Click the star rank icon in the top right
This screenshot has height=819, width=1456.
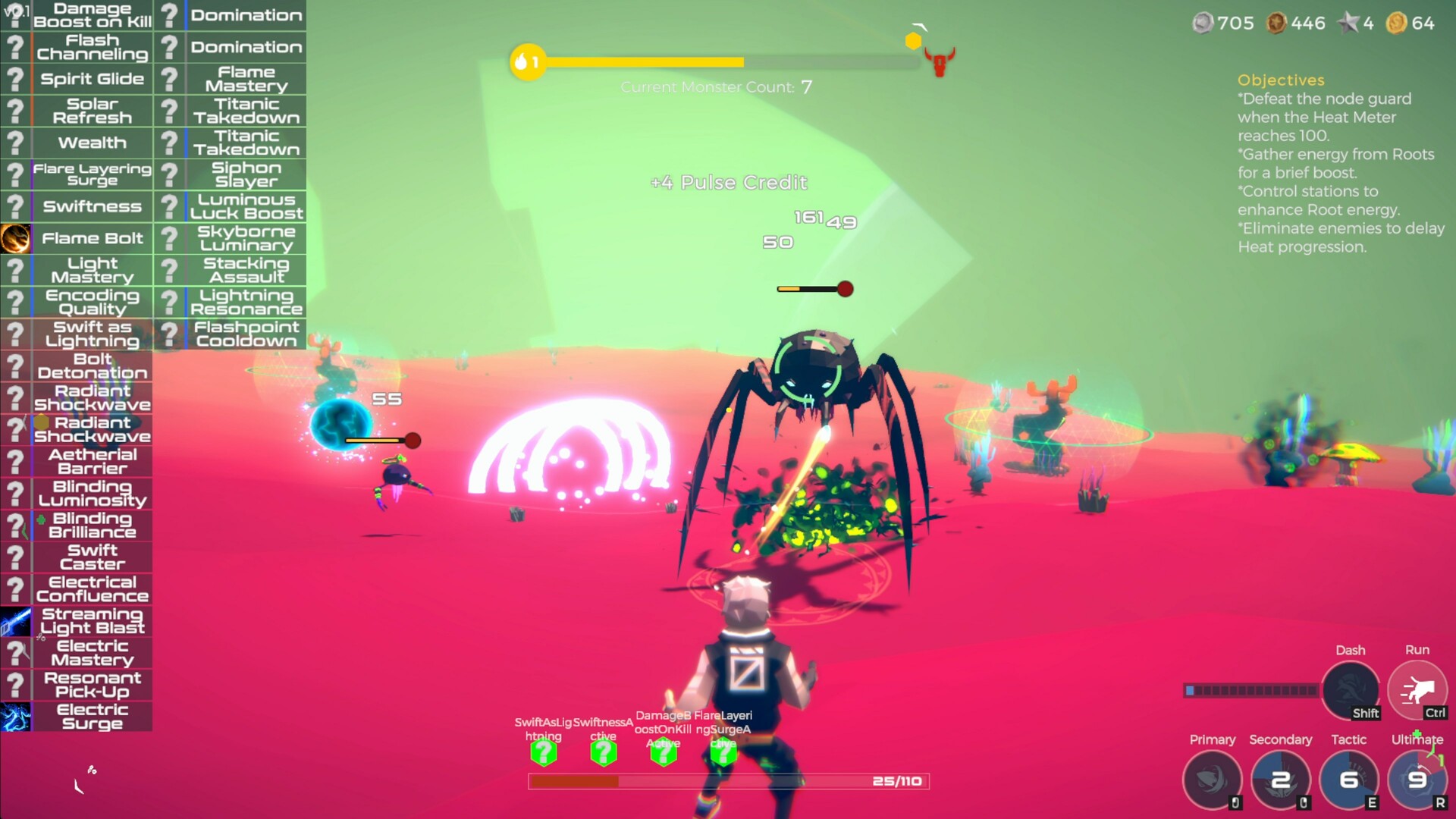(x=1349, y=23)
